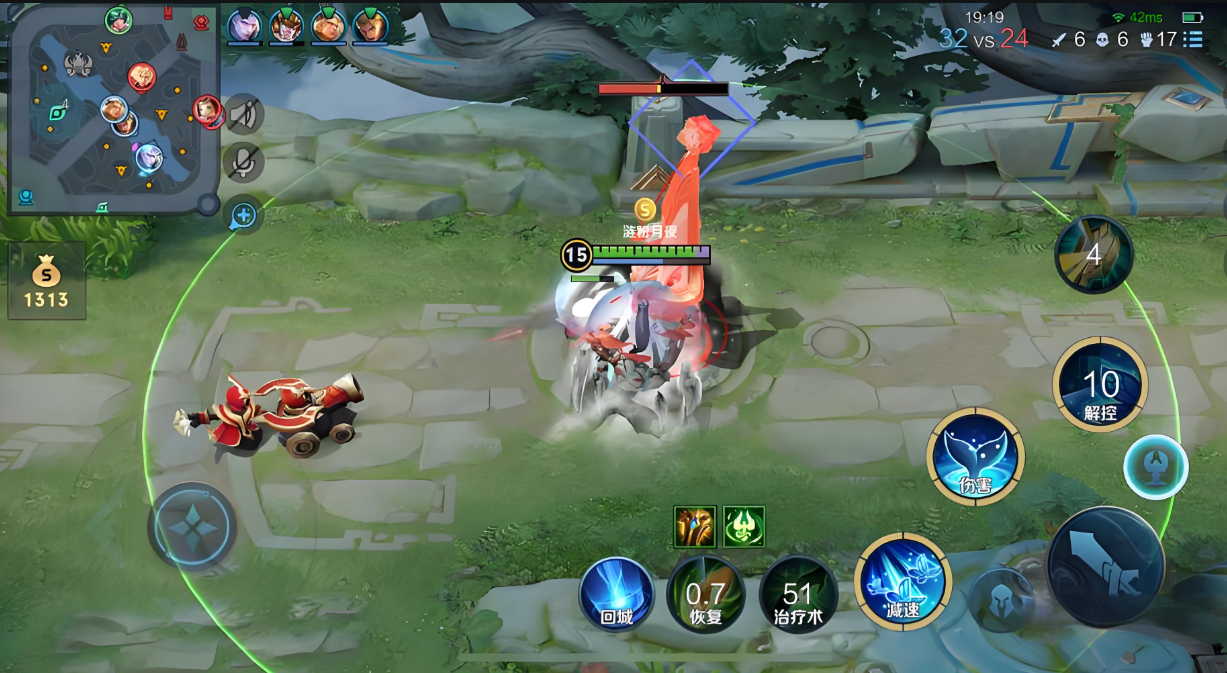The image size is (1227, 673).
Task: Tap the movement joystick pad
Action: pyautogui.click(x=192, y=526)
